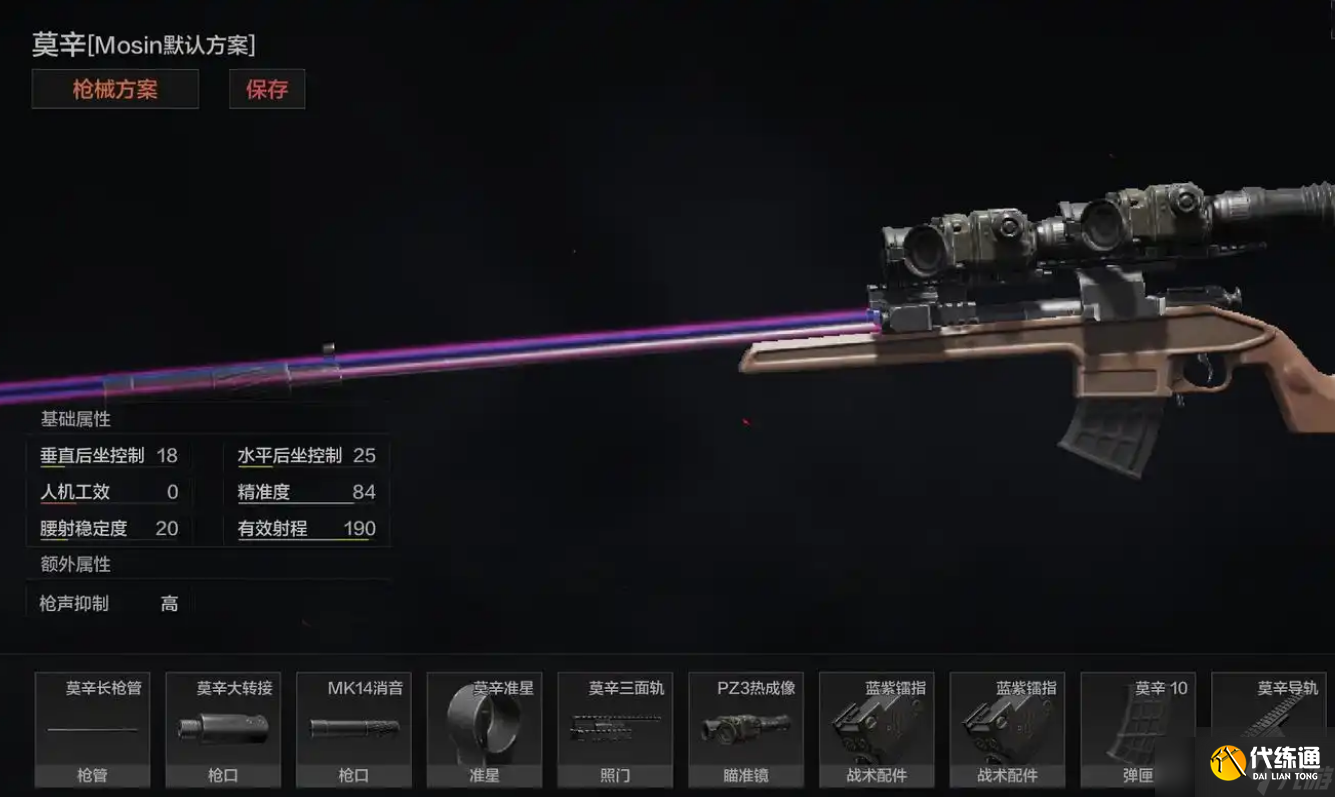1335x797 pixels.
Task: Choose the PZ3热成像 thermal scope slot
Action: [x=746, y=729]
